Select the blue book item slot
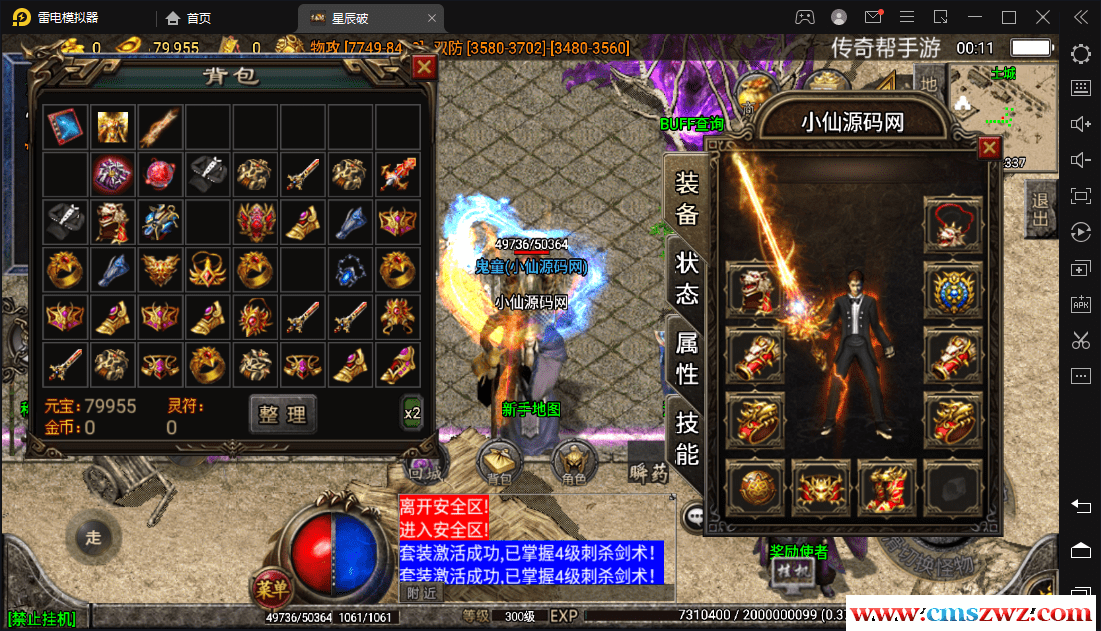Viewport: 1101px width, 631px height. pyautogui.click(x=64, y=127)
